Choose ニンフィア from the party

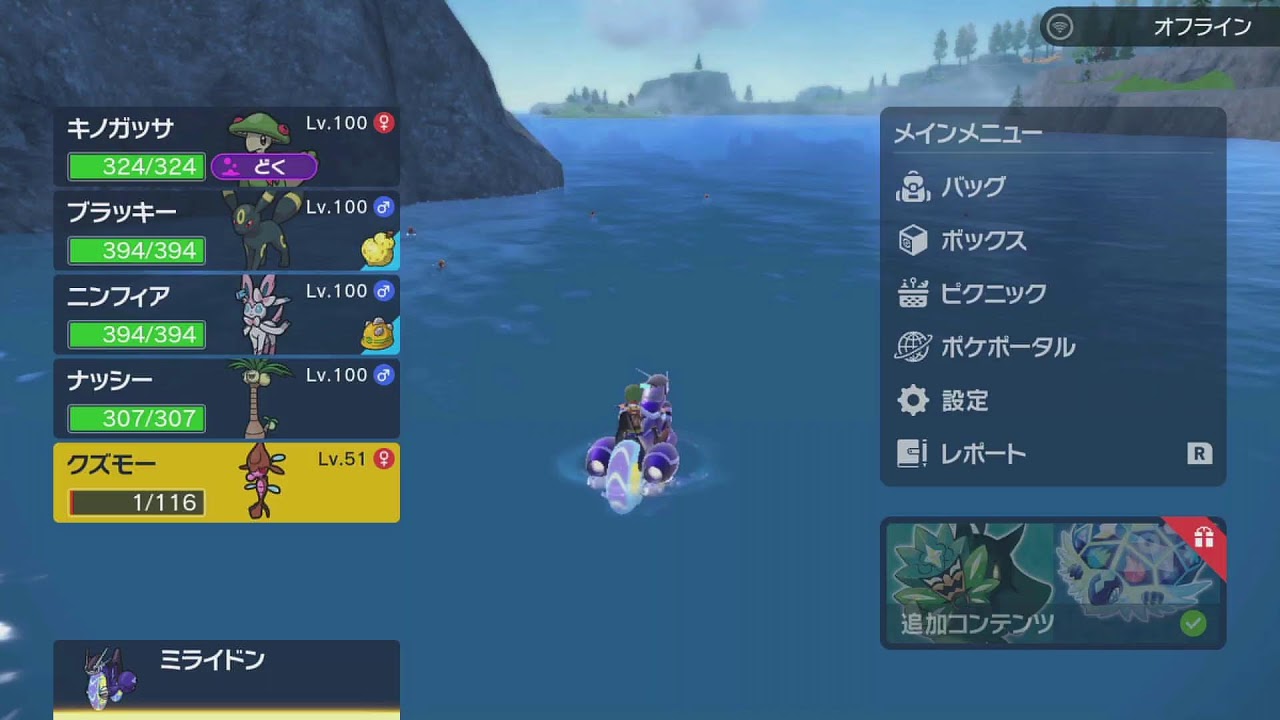[x=226, y=315]
